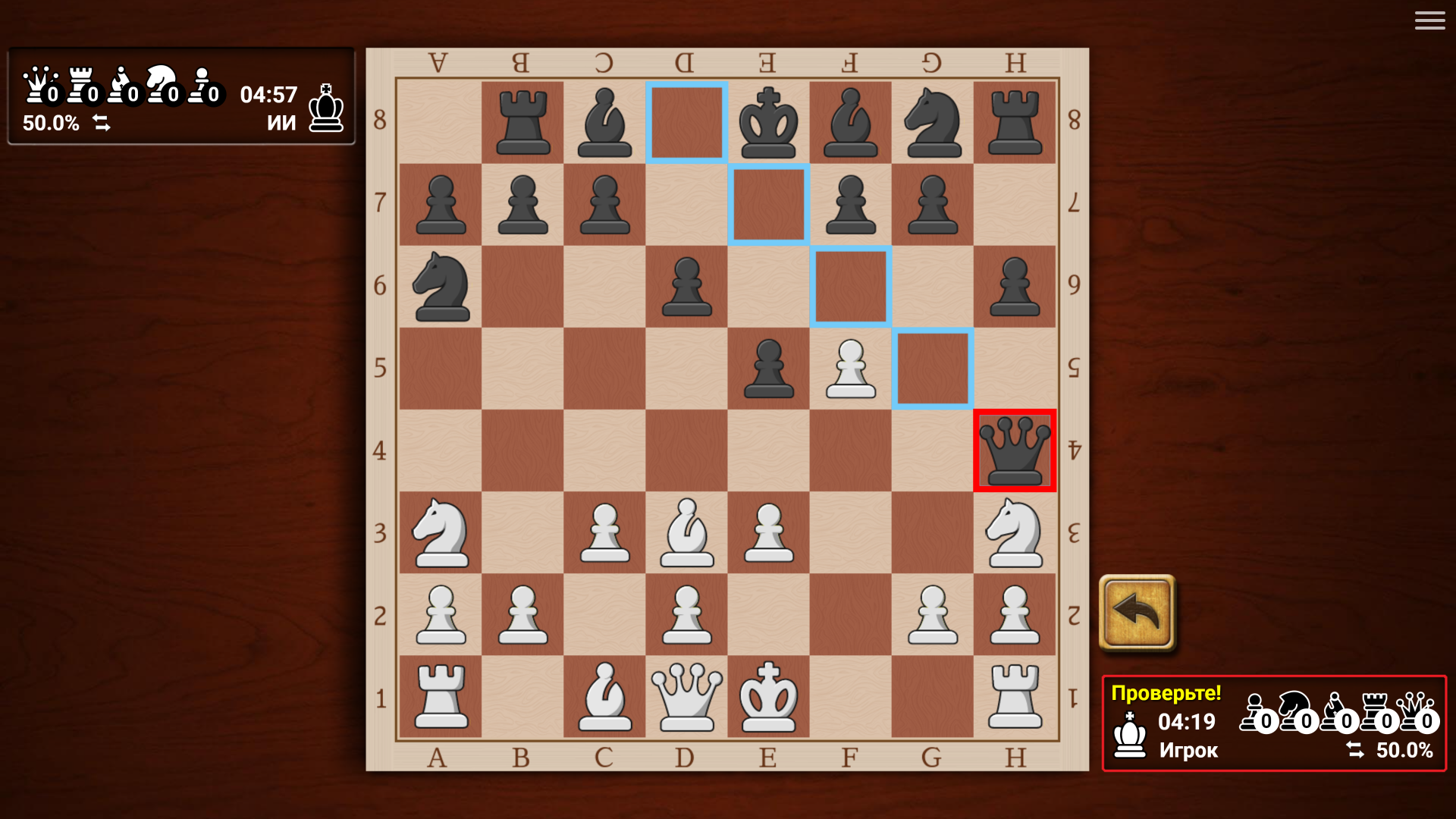Select the white king avatar beside ИИ
Screen dimensions: 1456x819
click(x=325, y=106)
